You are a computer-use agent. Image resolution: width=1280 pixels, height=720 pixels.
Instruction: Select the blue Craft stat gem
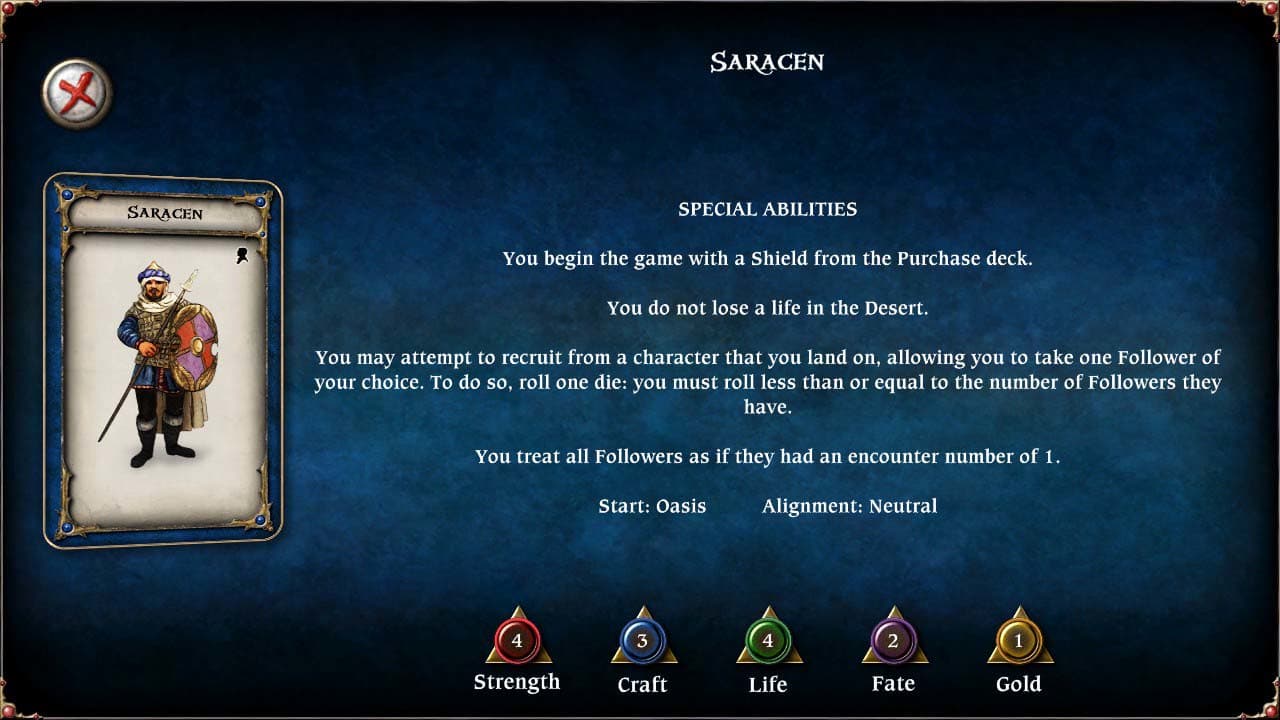[x=643, y=642]
